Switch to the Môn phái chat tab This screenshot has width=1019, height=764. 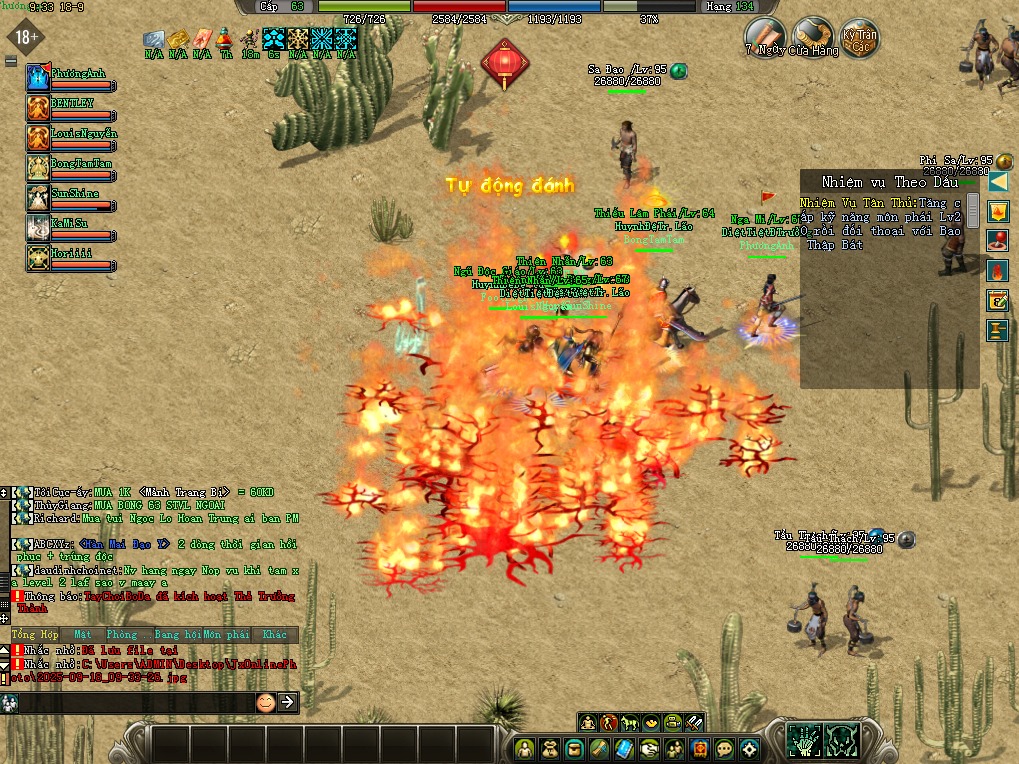coord(226,635)
